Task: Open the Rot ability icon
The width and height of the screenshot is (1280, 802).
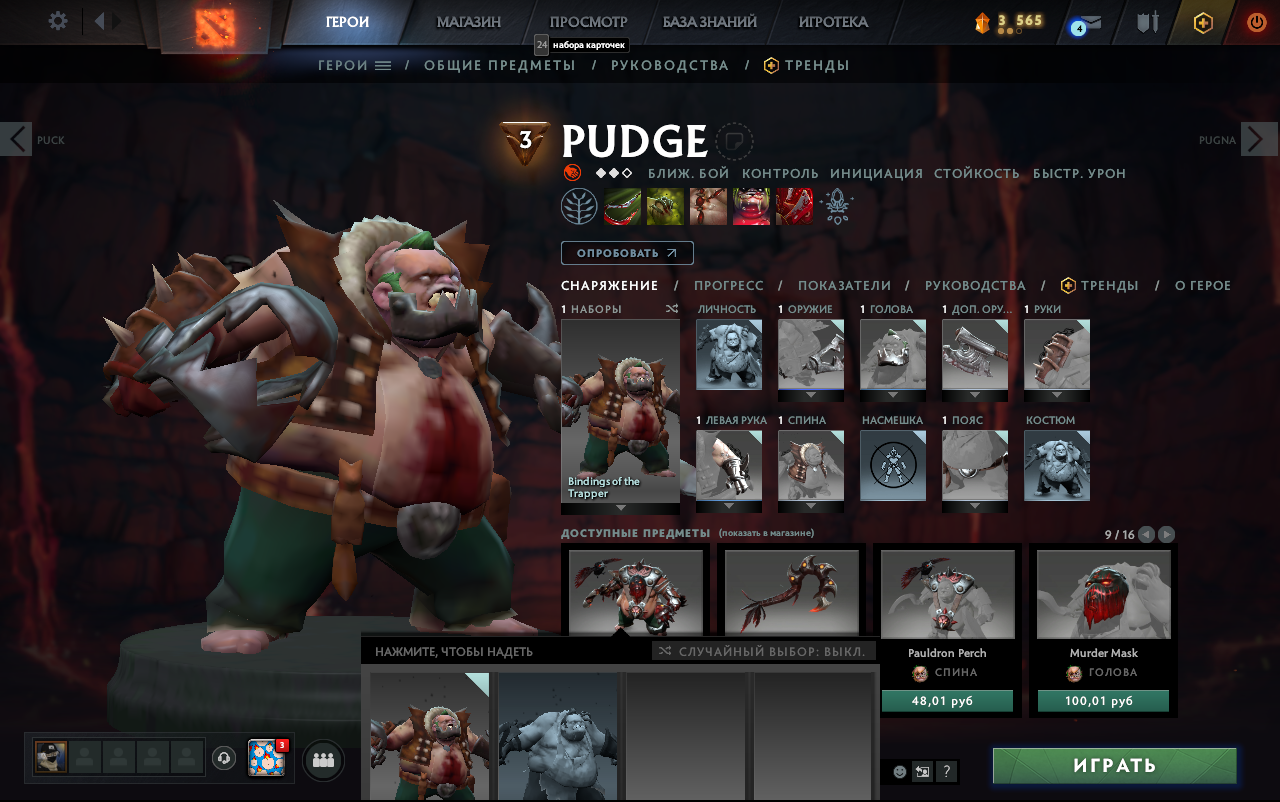Action: [665, 206]
